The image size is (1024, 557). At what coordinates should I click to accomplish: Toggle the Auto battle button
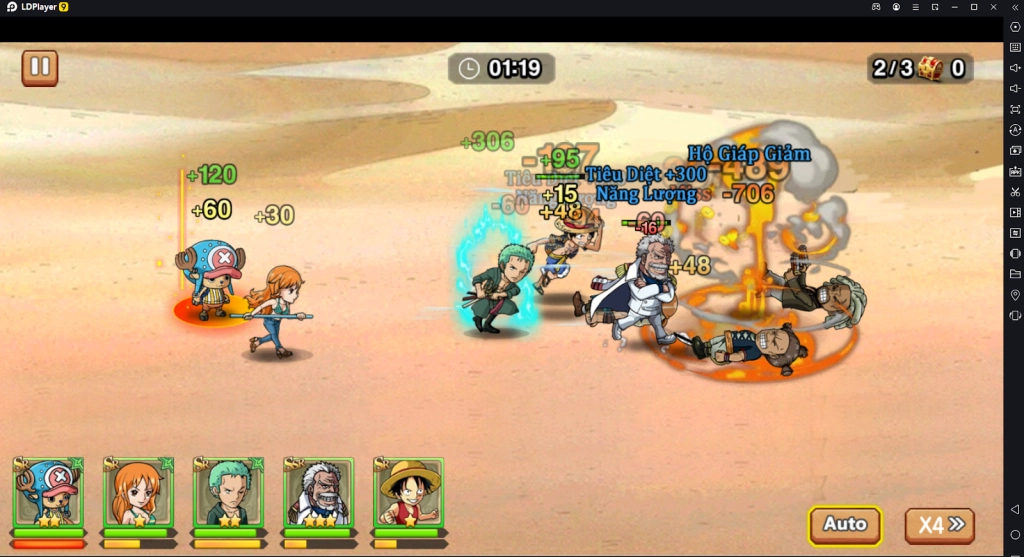(845, 524)
